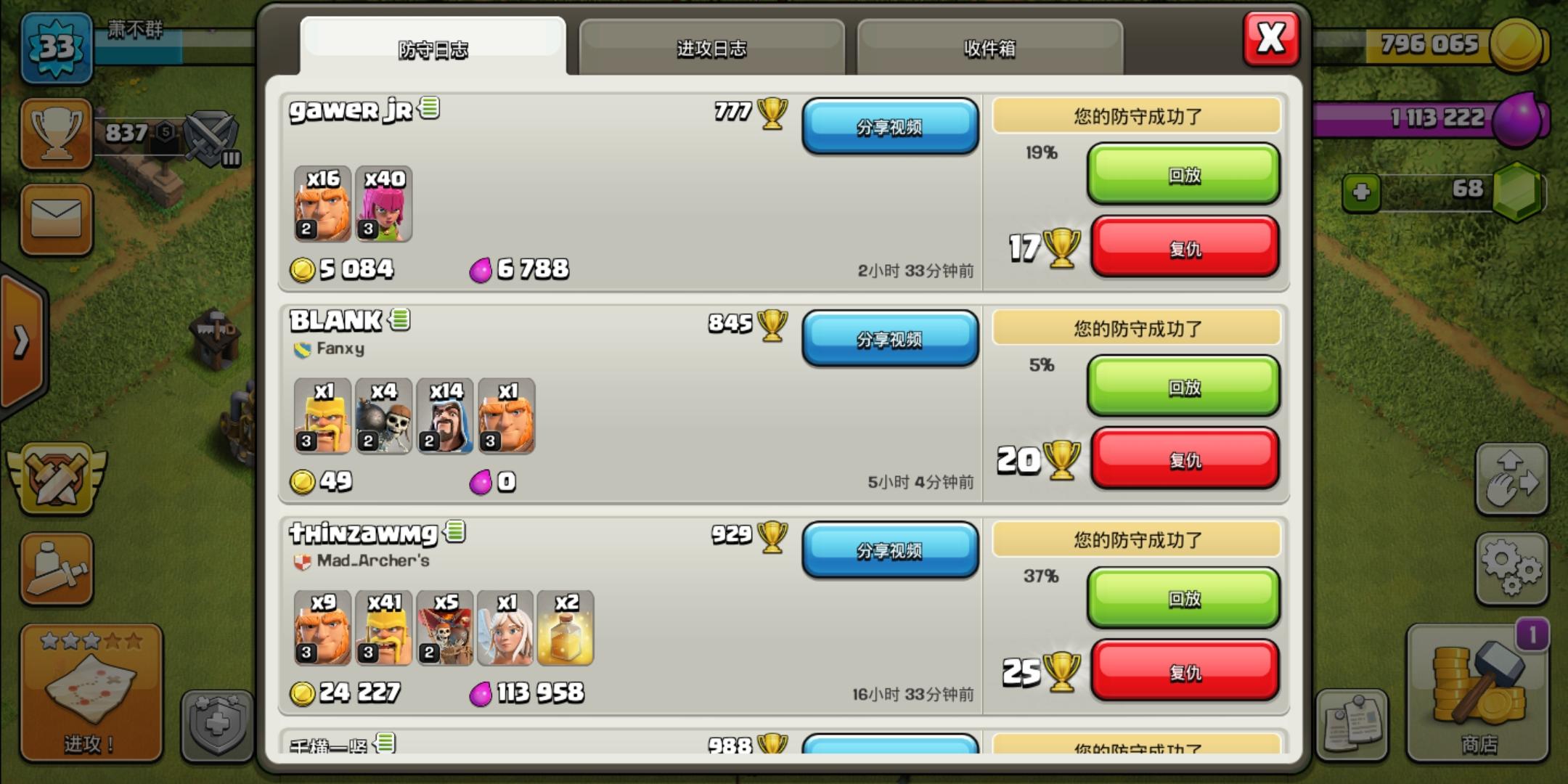The image size is (1568, 784).
Task: Select the trophy league icon showing 837
Action: pos(57,134)
